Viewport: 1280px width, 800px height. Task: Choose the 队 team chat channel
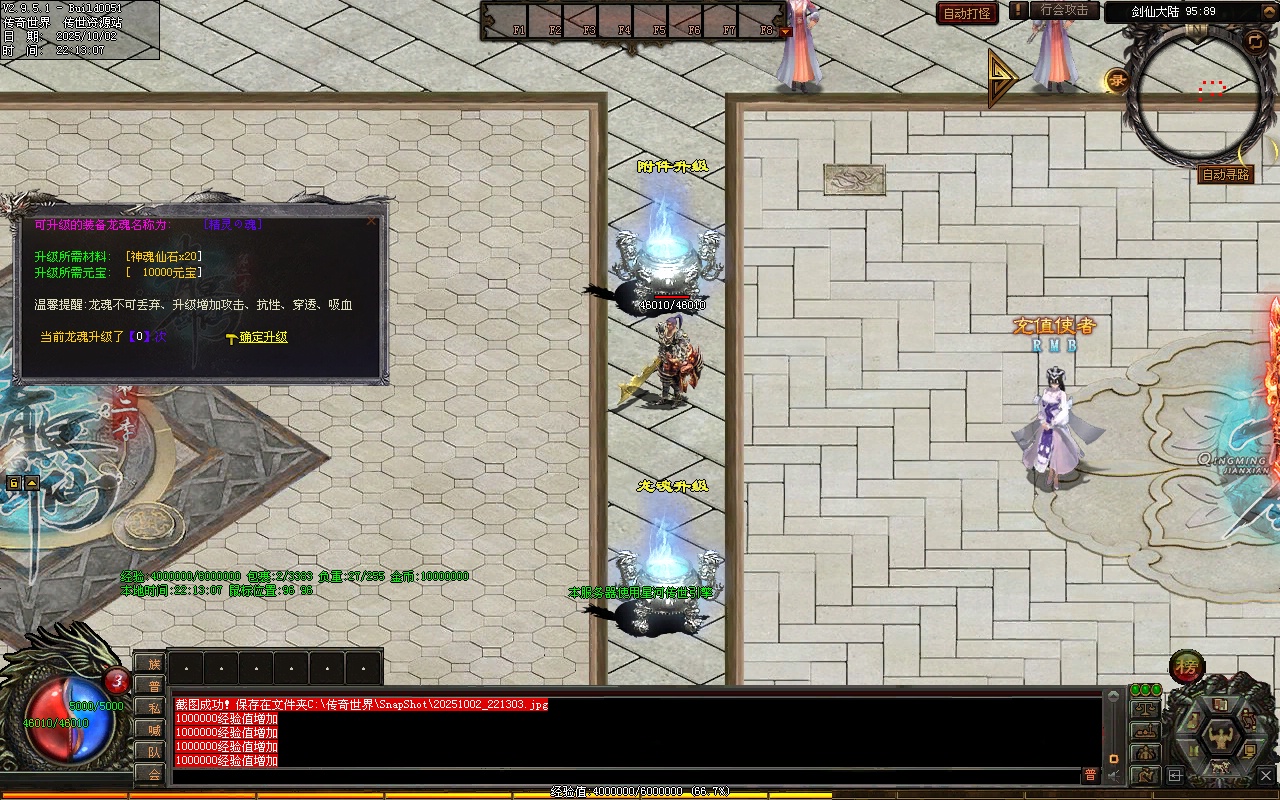[x=153, y=752]
